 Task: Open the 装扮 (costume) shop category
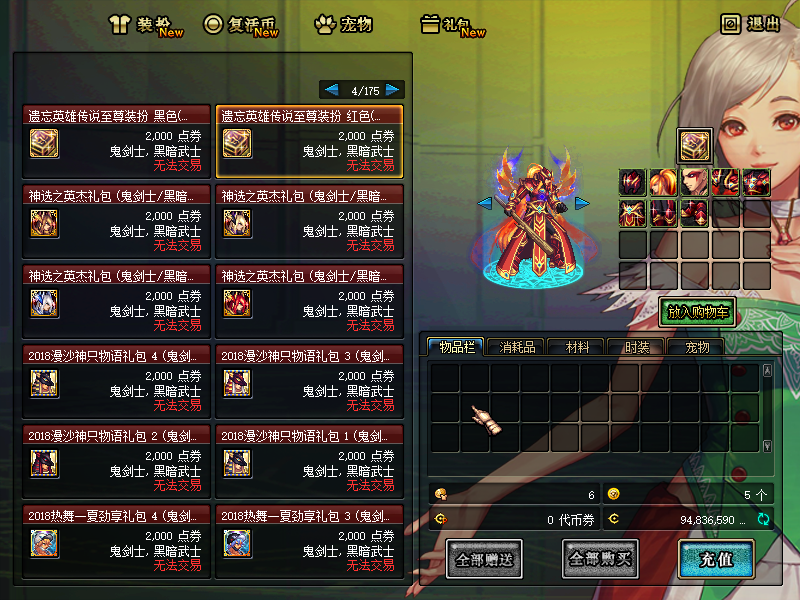145,25
